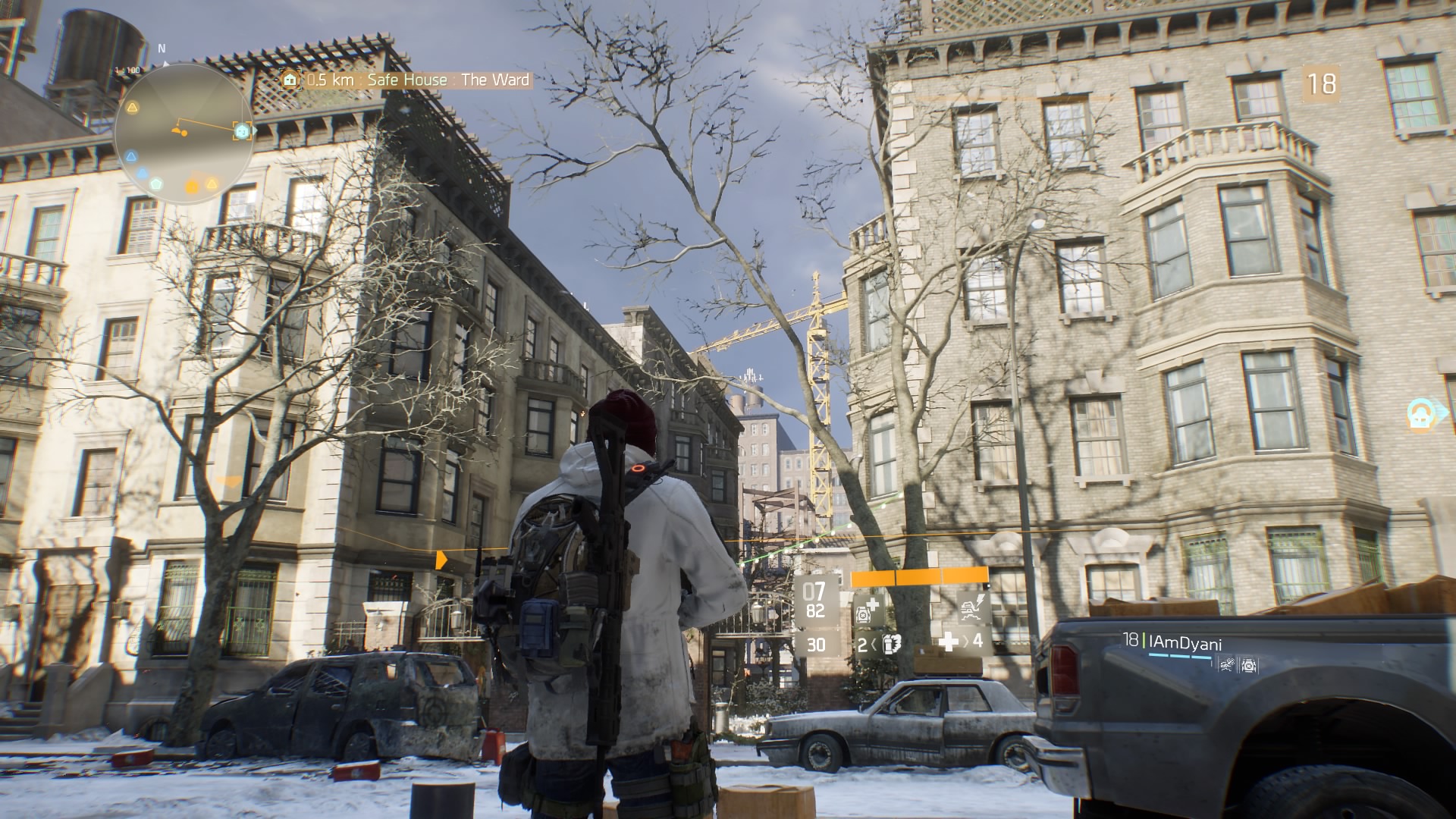Select the right skill icon under the IAmDyani nametag
Screen dimensions: 1456x819
[x=1249, y=666]
